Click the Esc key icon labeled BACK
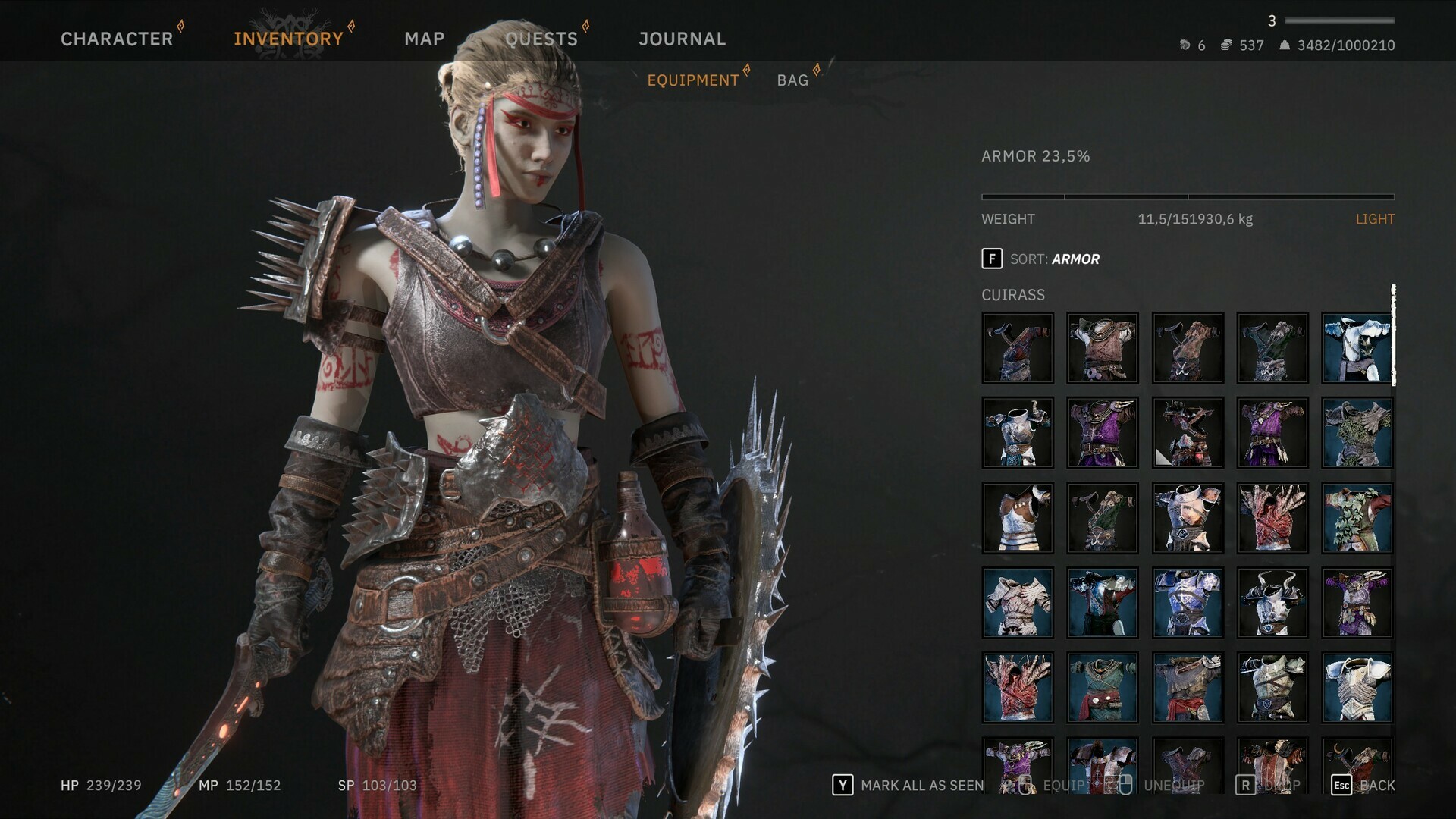 1341,785
